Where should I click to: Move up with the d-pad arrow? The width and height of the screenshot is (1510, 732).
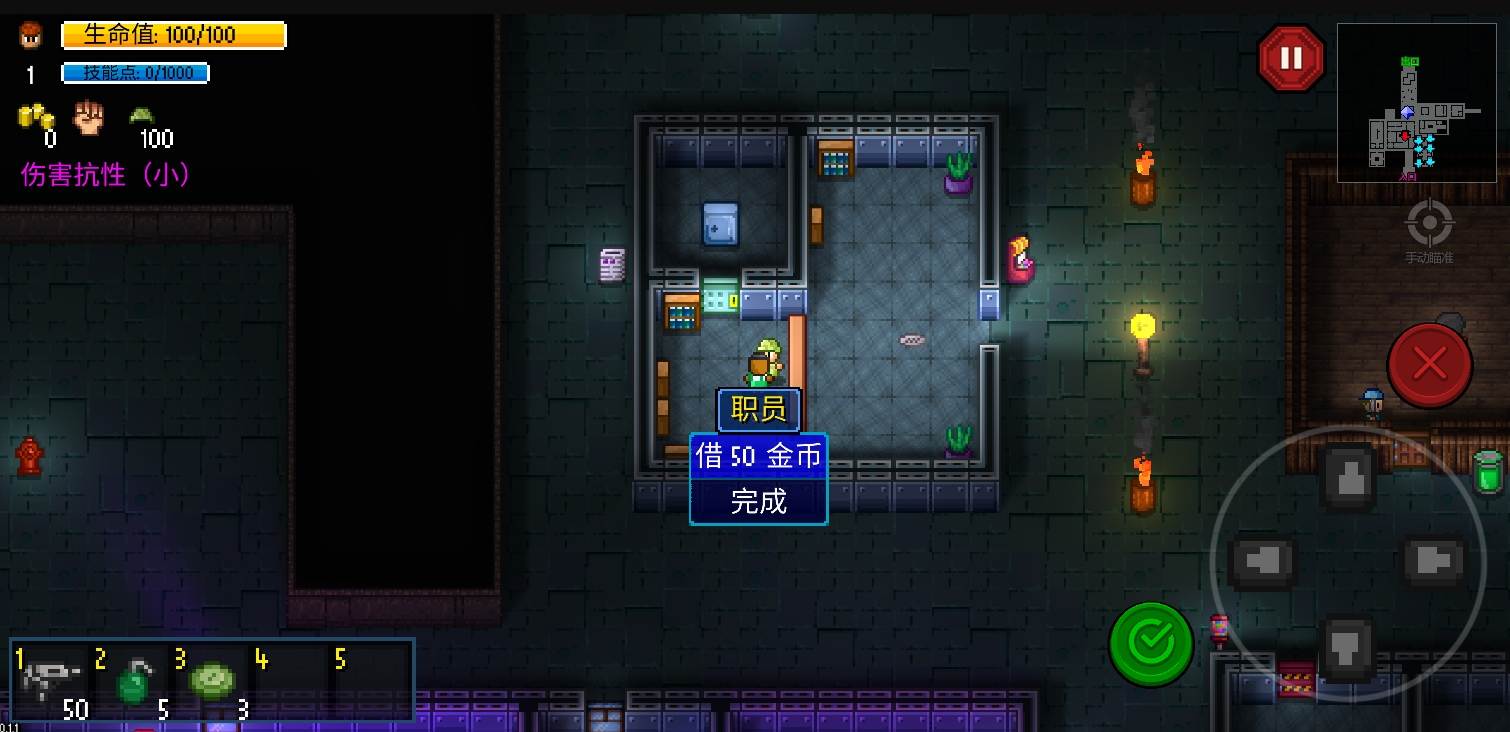point(1348,477)
